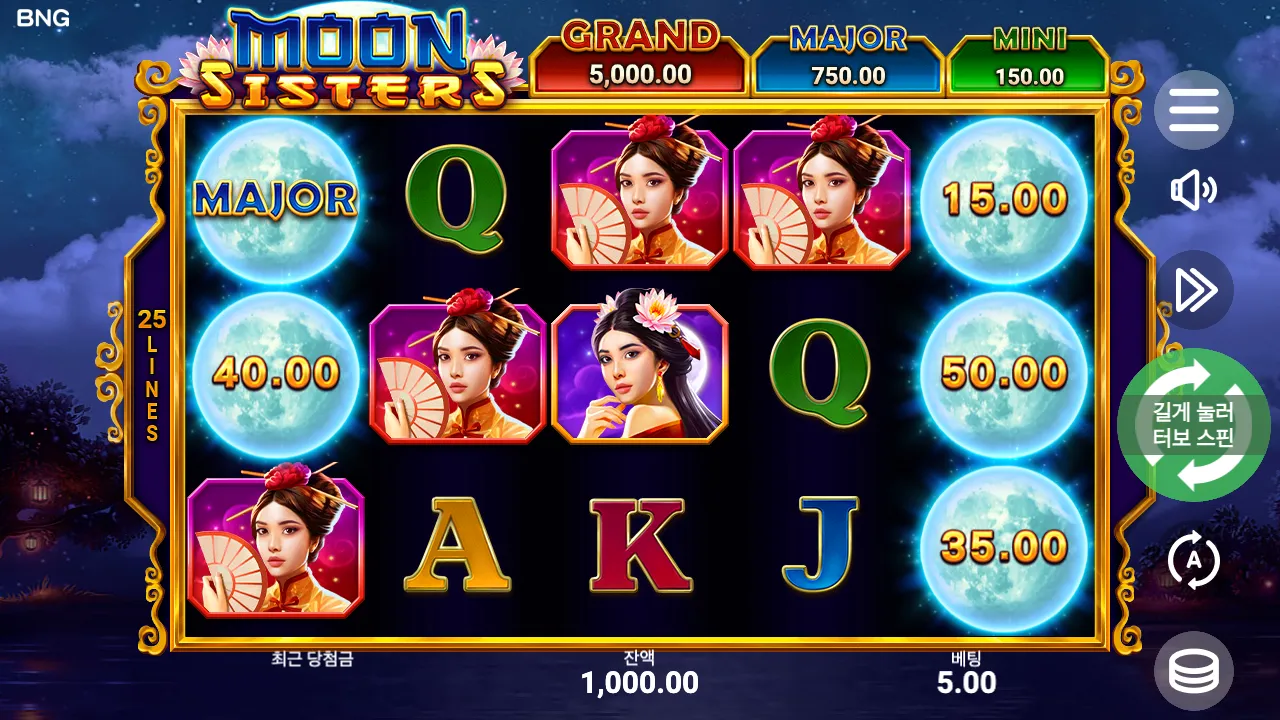
Task: Open the autoplay settings button
Action: pos(1193,562)
